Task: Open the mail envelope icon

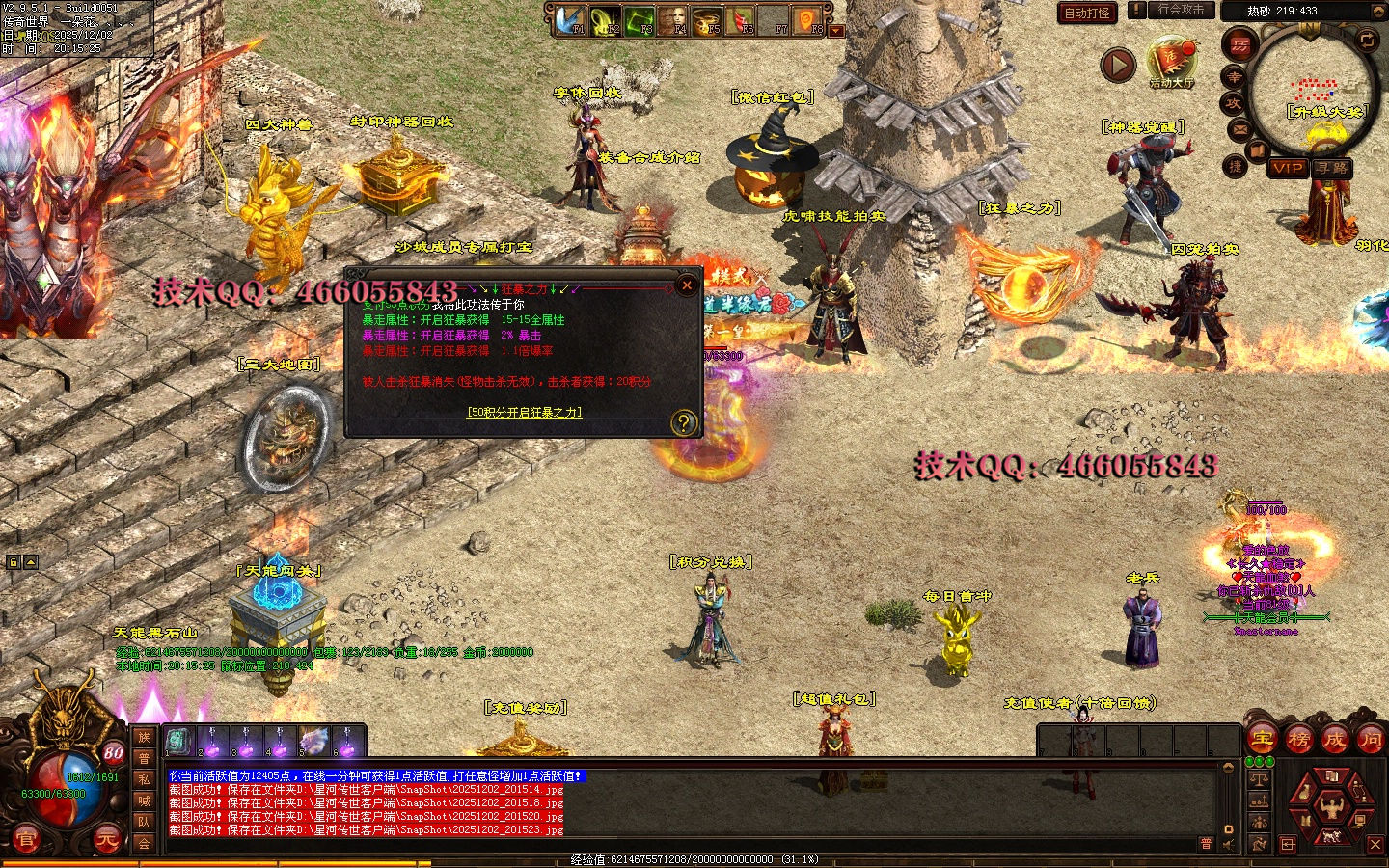Action: click(1240, 129)
